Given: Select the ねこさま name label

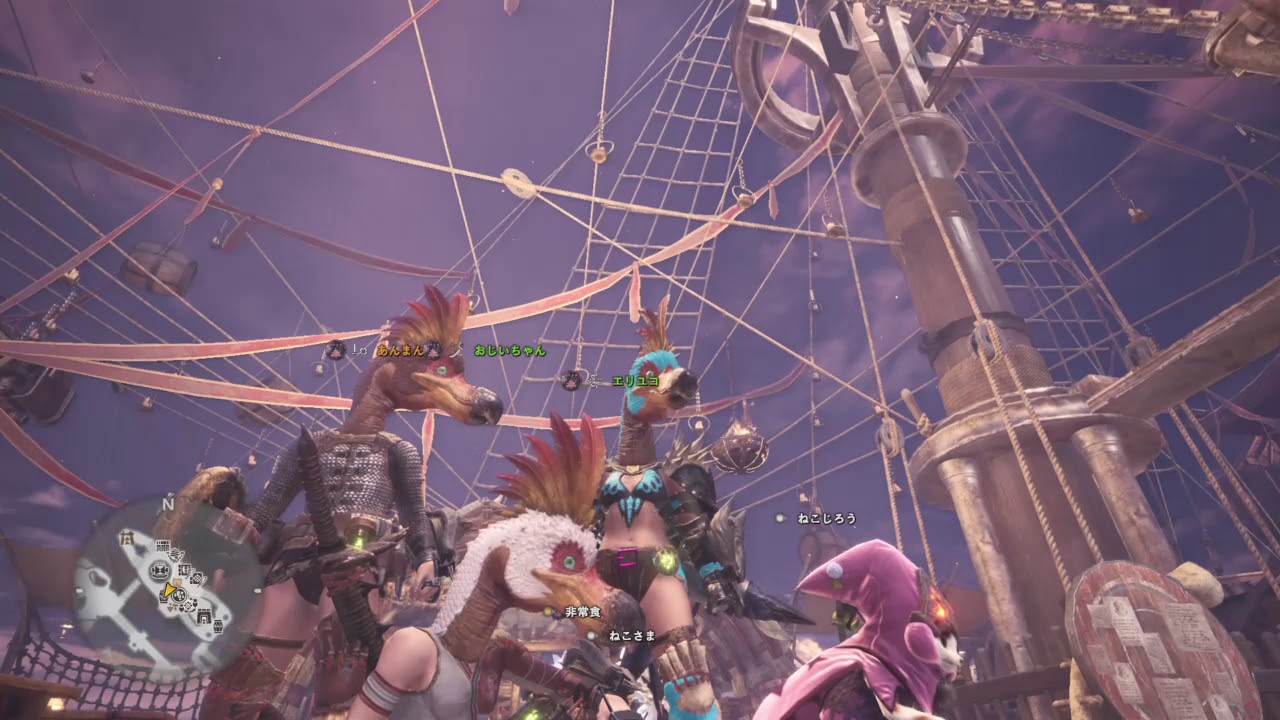Looking at the screenshot, I should [631, 634].
